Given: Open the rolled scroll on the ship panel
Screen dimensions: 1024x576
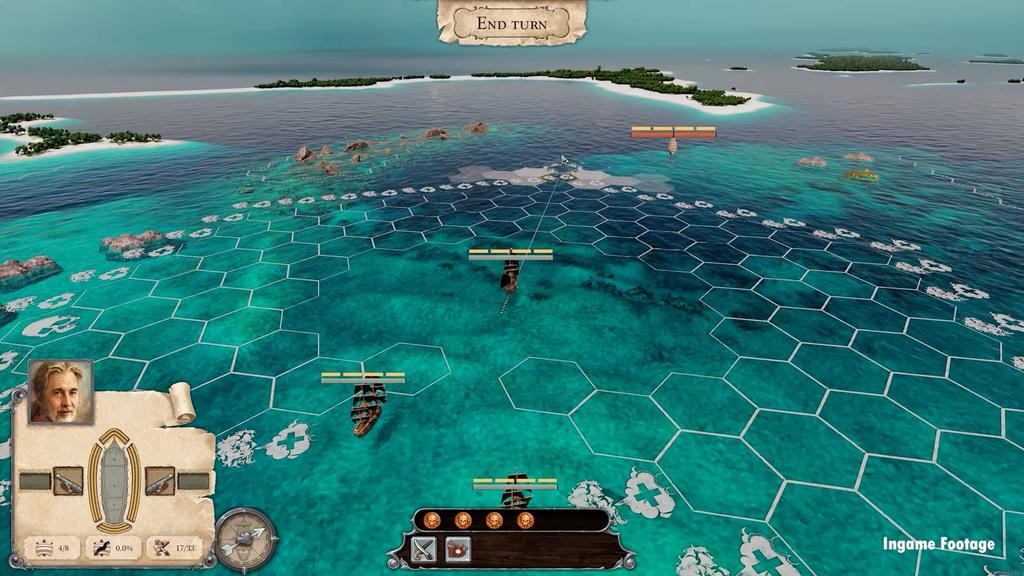Looking at the screenshot, I should click(x=182, y=403).
